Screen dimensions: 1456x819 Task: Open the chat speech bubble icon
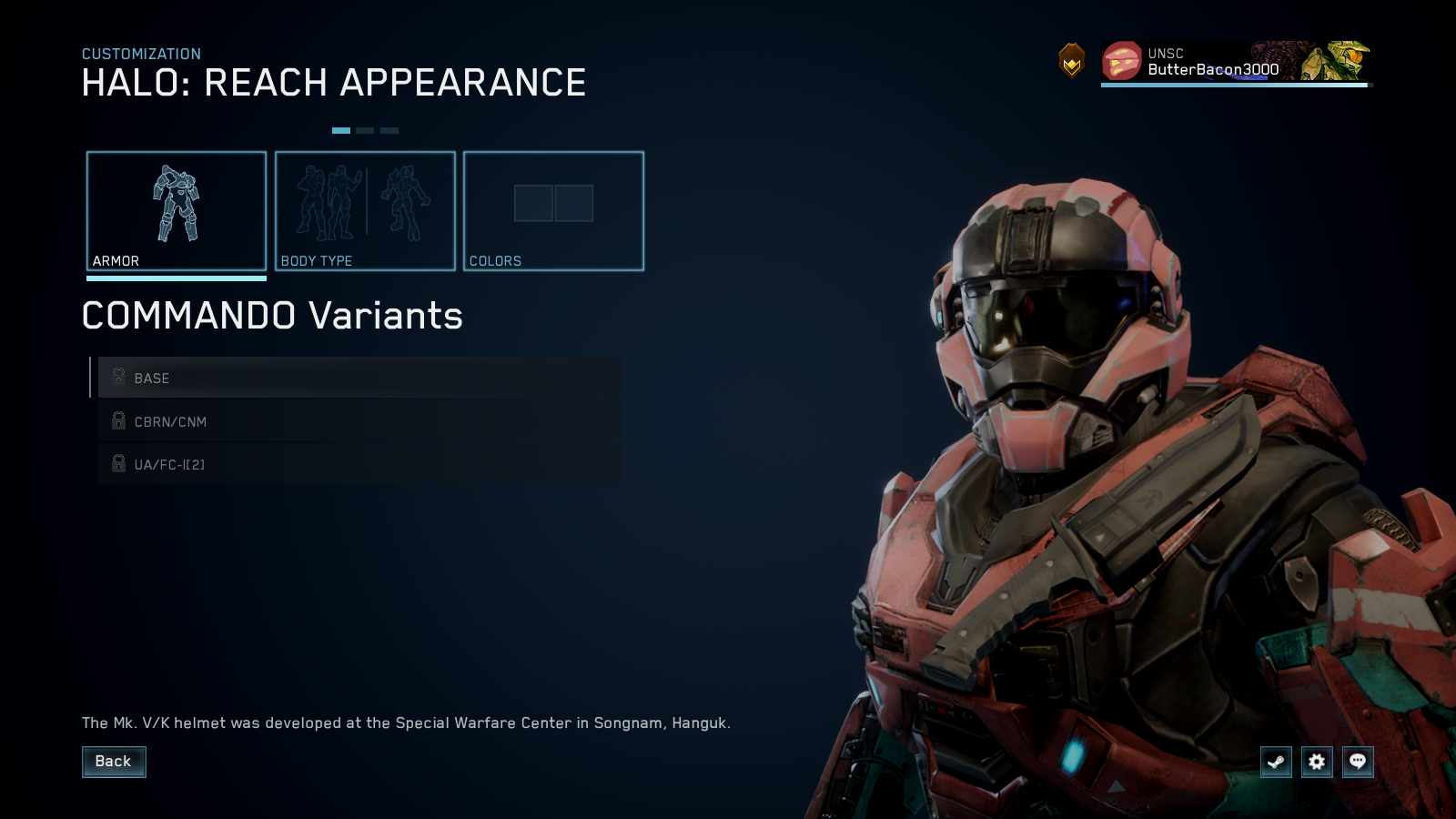(1357, 763)
